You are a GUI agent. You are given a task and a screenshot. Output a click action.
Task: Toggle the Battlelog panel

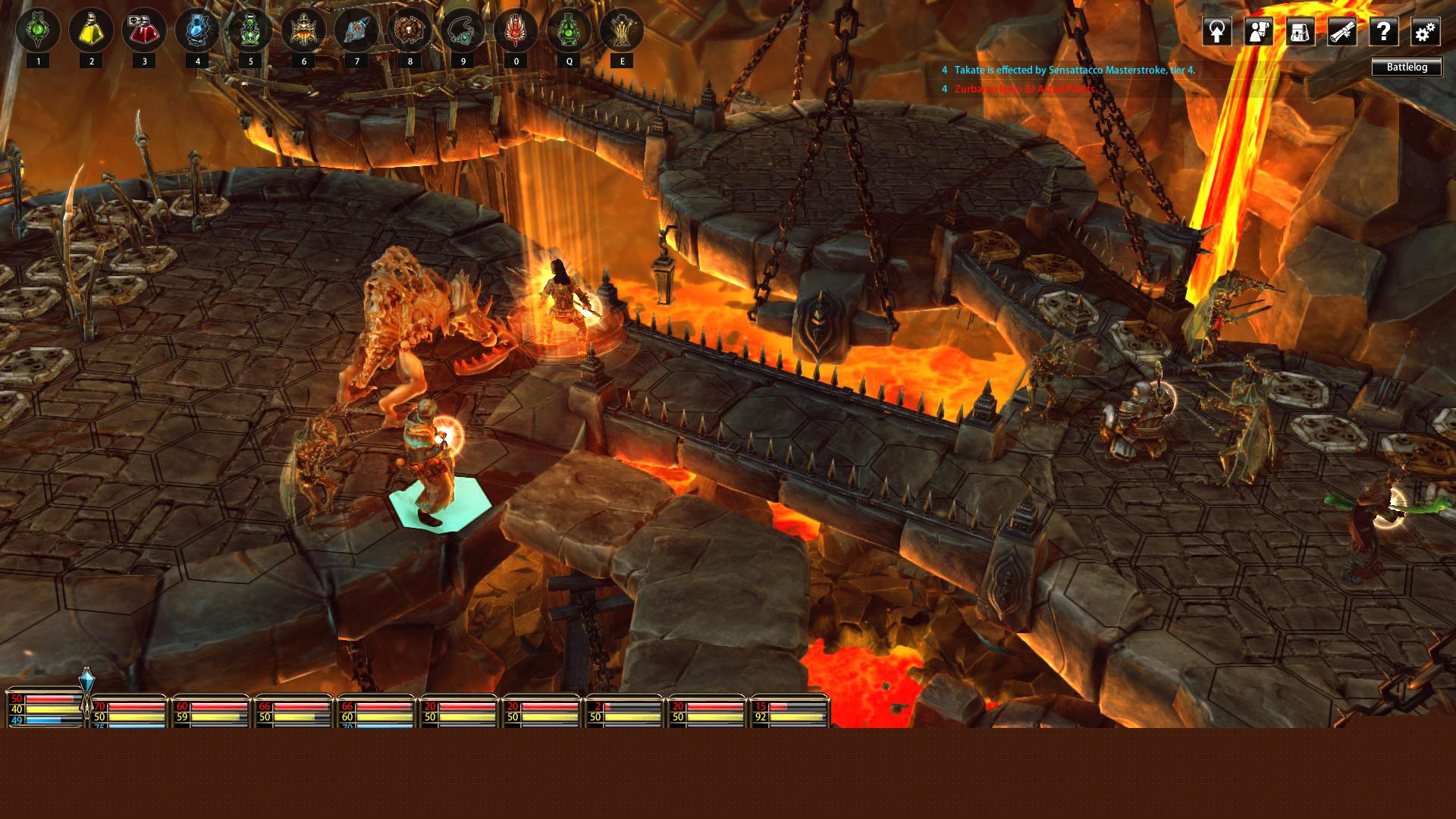click(x=1407, y=67)
